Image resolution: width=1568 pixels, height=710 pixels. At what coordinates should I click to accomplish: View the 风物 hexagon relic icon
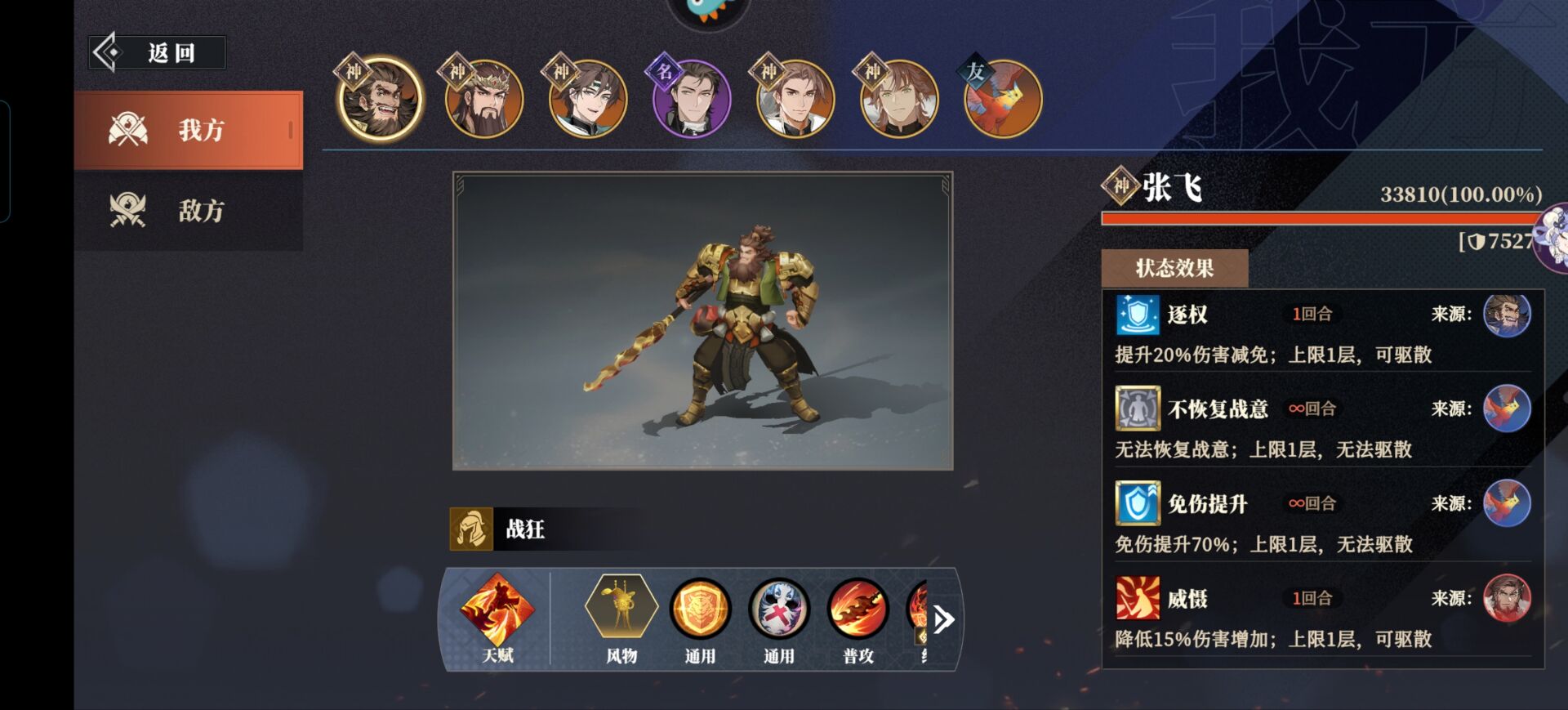pyautogui.click(x=621, y=609)
